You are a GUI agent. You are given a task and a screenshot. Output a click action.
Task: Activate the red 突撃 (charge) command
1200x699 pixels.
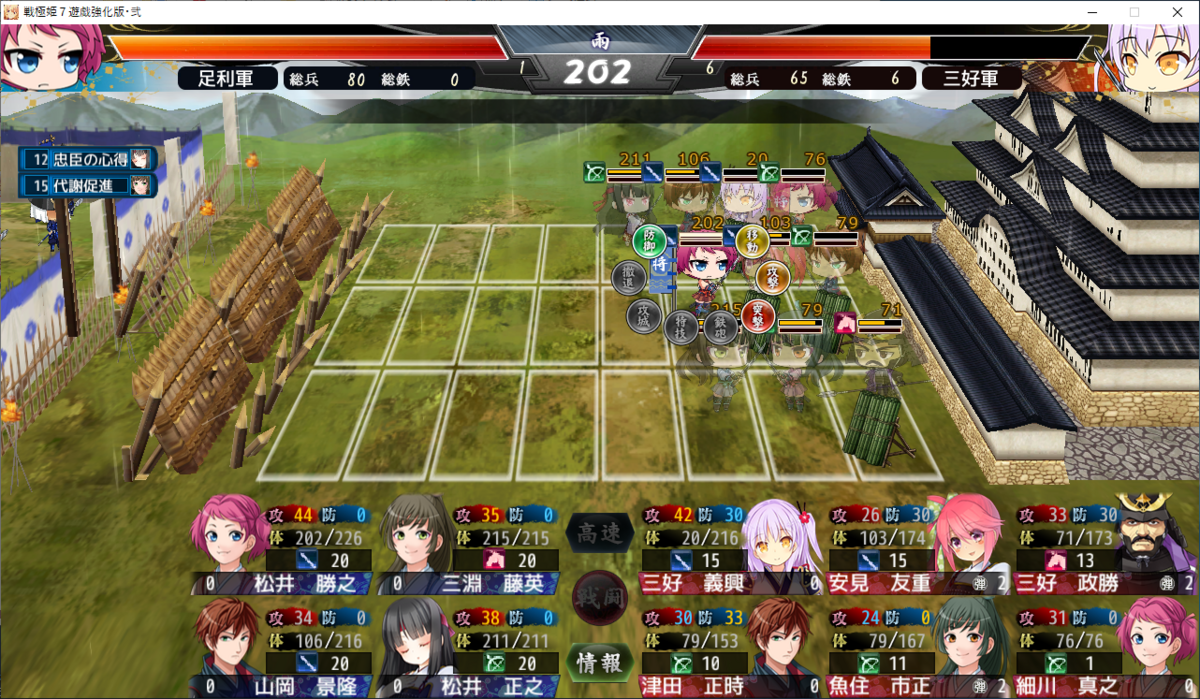click(x=758, y=316)
